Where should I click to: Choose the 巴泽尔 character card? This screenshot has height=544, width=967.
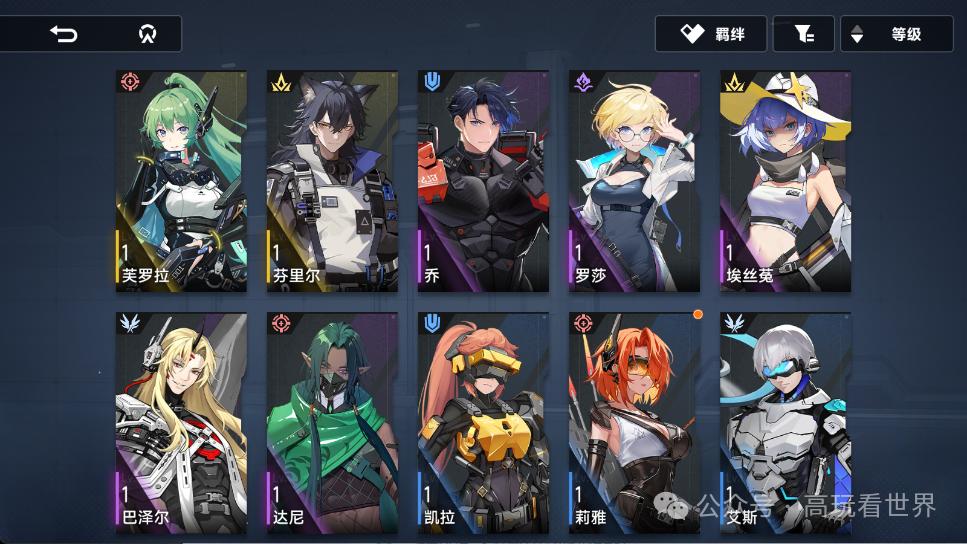(181, 420)
